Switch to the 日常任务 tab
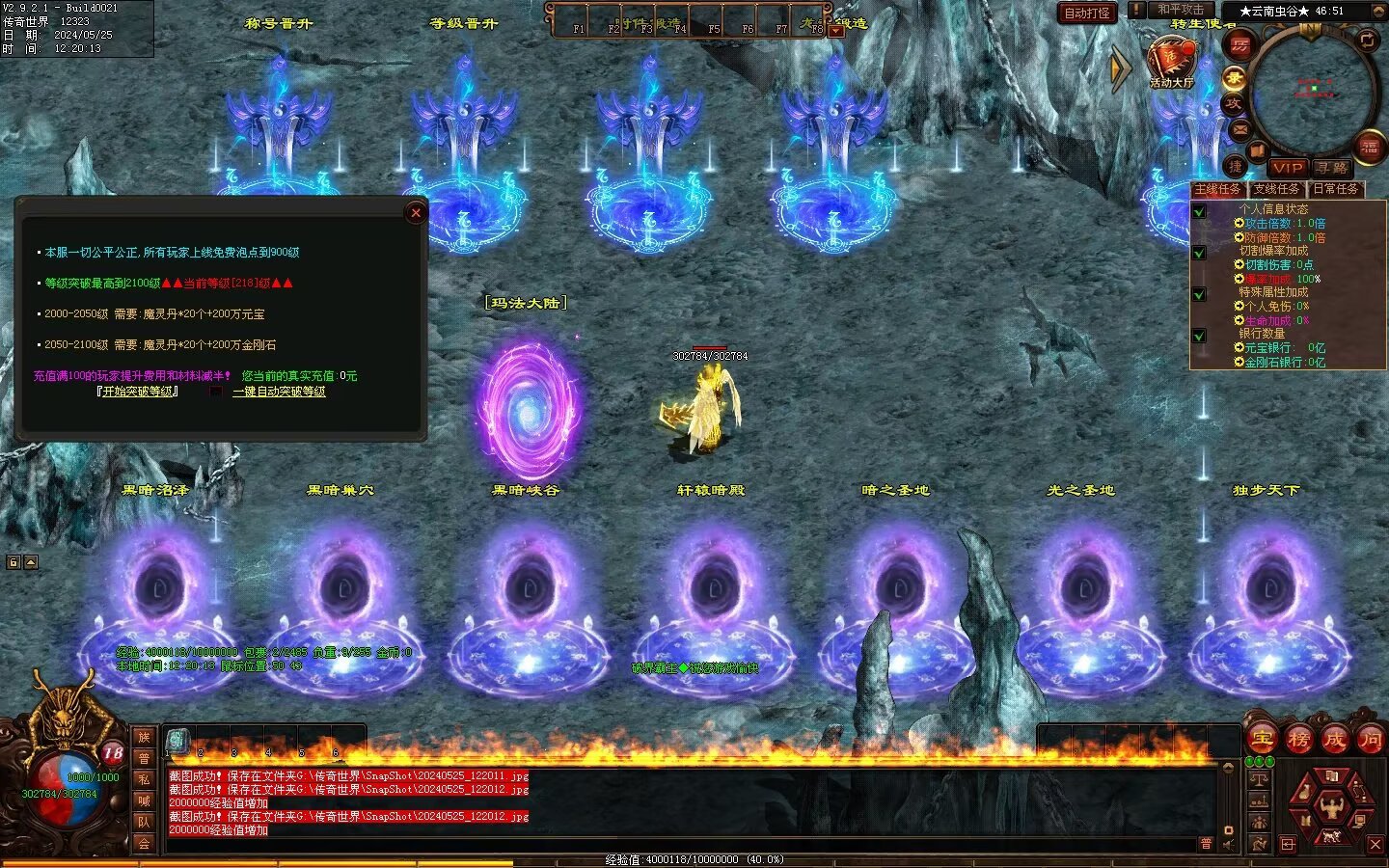The image size is (1389, 868). [1335, 189]
